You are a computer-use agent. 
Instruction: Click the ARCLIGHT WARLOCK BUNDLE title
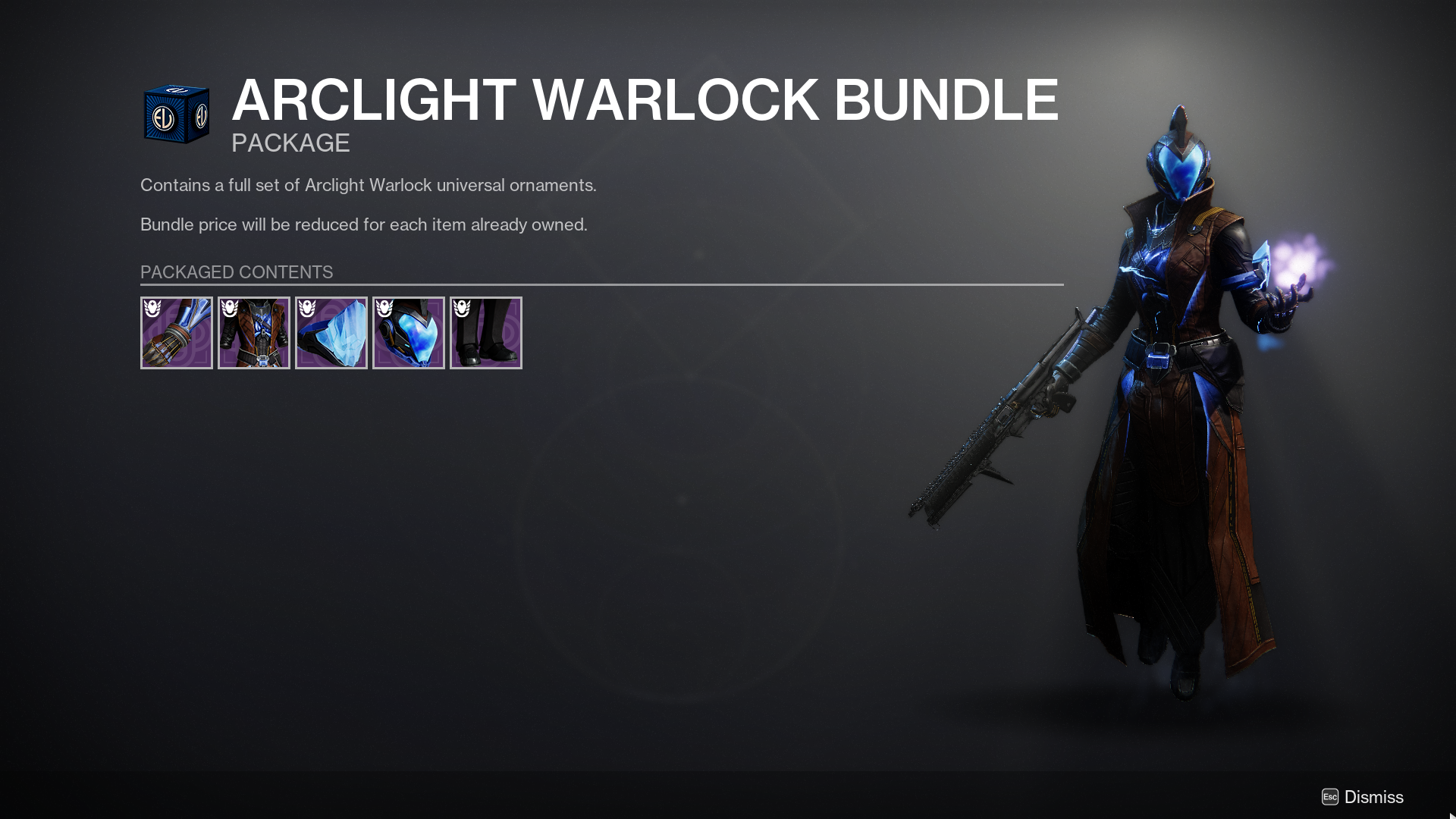pyautogui.click(x=645, y=100)
